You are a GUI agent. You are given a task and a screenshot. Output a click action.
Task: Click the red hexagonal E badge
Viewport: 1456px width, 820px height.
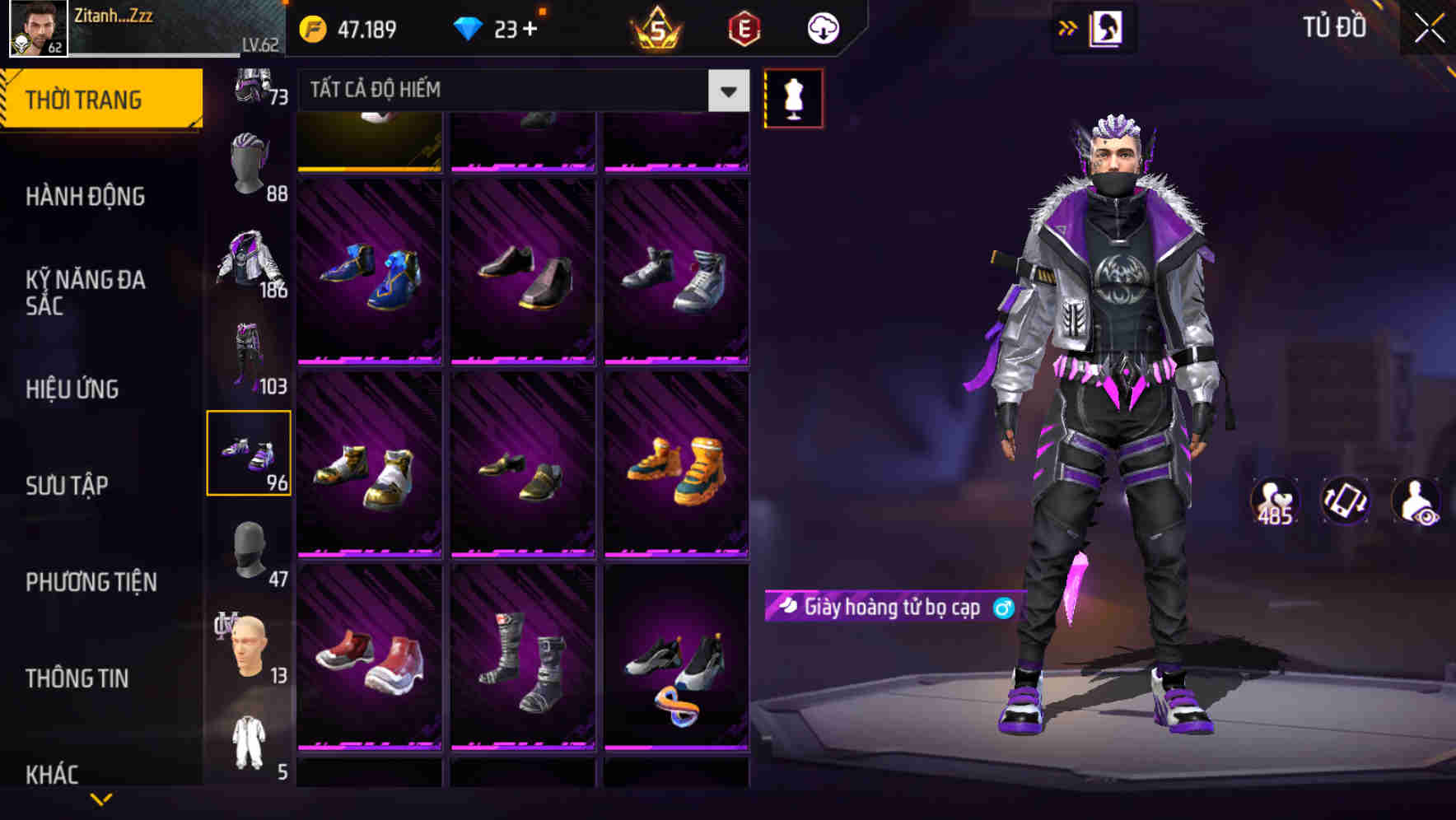click(x=744, y=30)
